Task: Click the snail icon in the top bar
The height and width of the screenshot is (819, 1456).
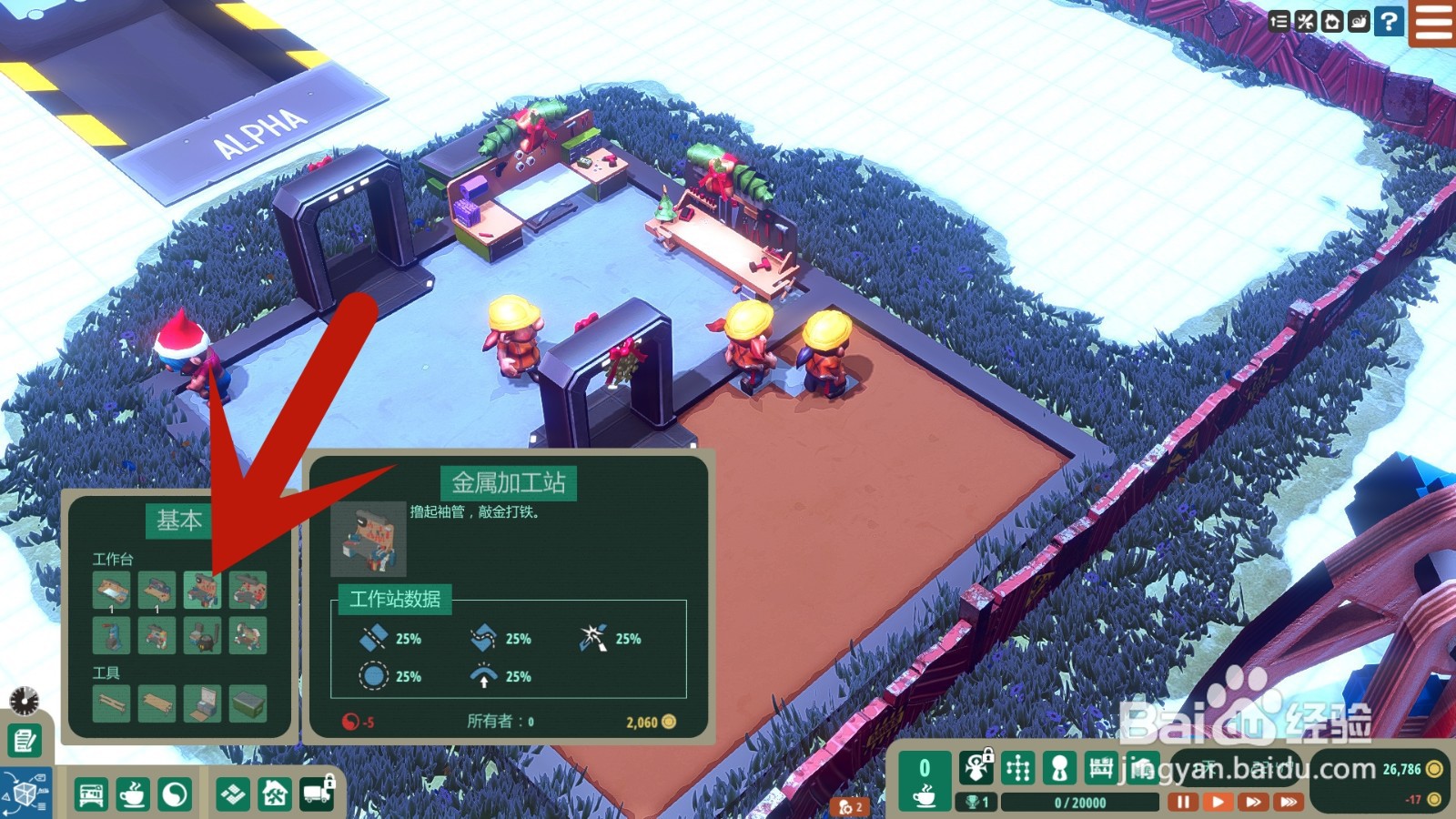Action: pos(1359,21)
